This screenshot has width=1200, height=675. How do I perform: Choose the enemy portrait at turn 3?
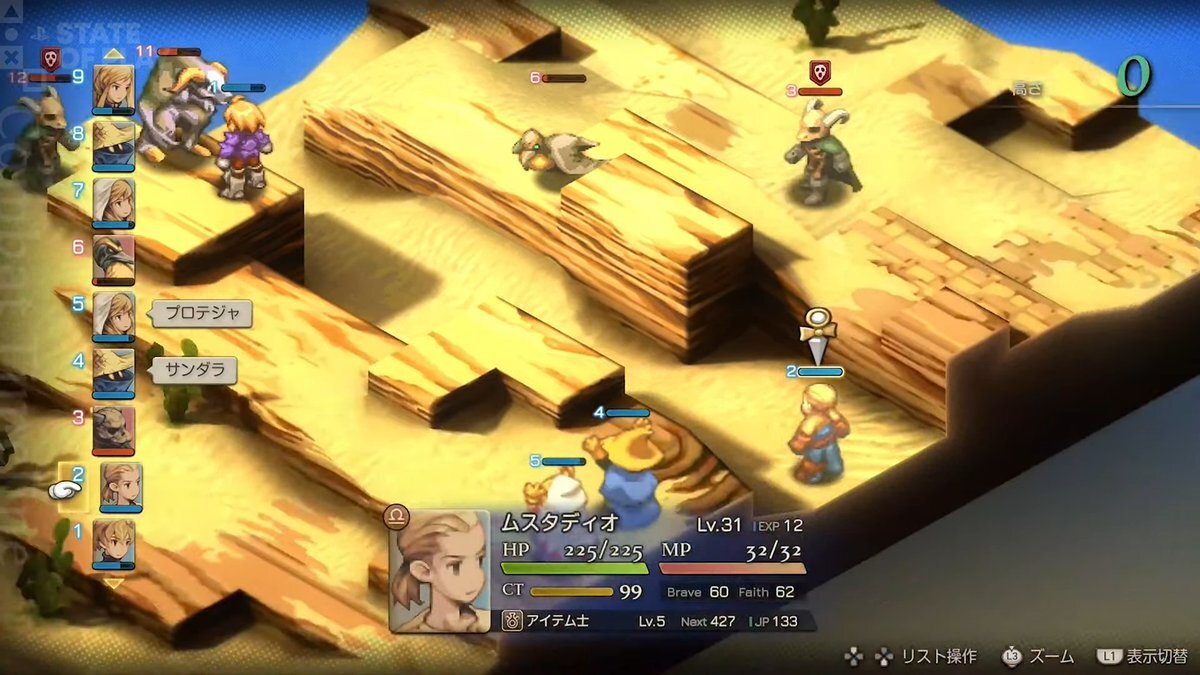pos(113,429)
